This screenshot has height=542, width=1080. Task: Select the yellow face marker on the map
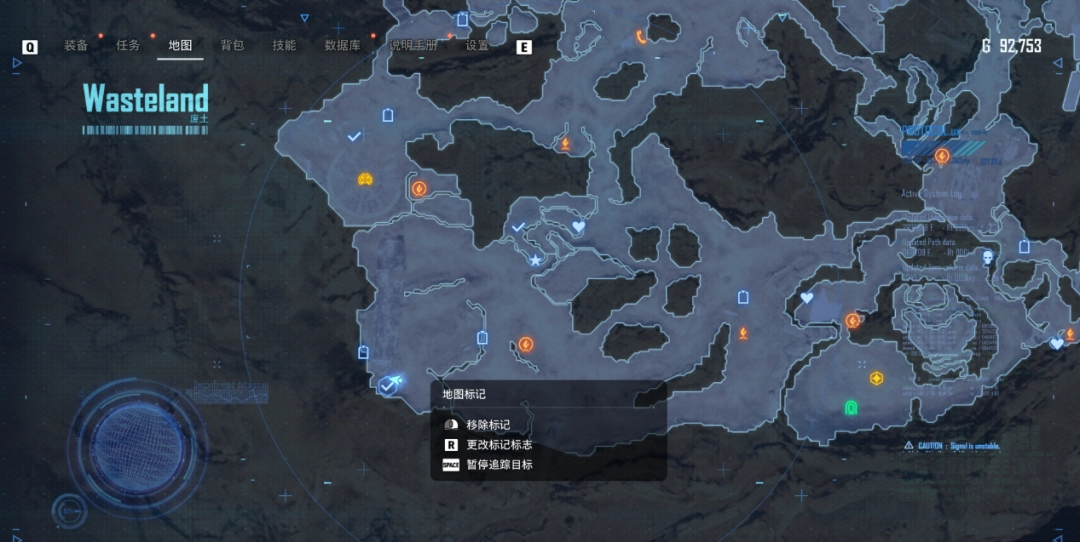tap(366, 179)
